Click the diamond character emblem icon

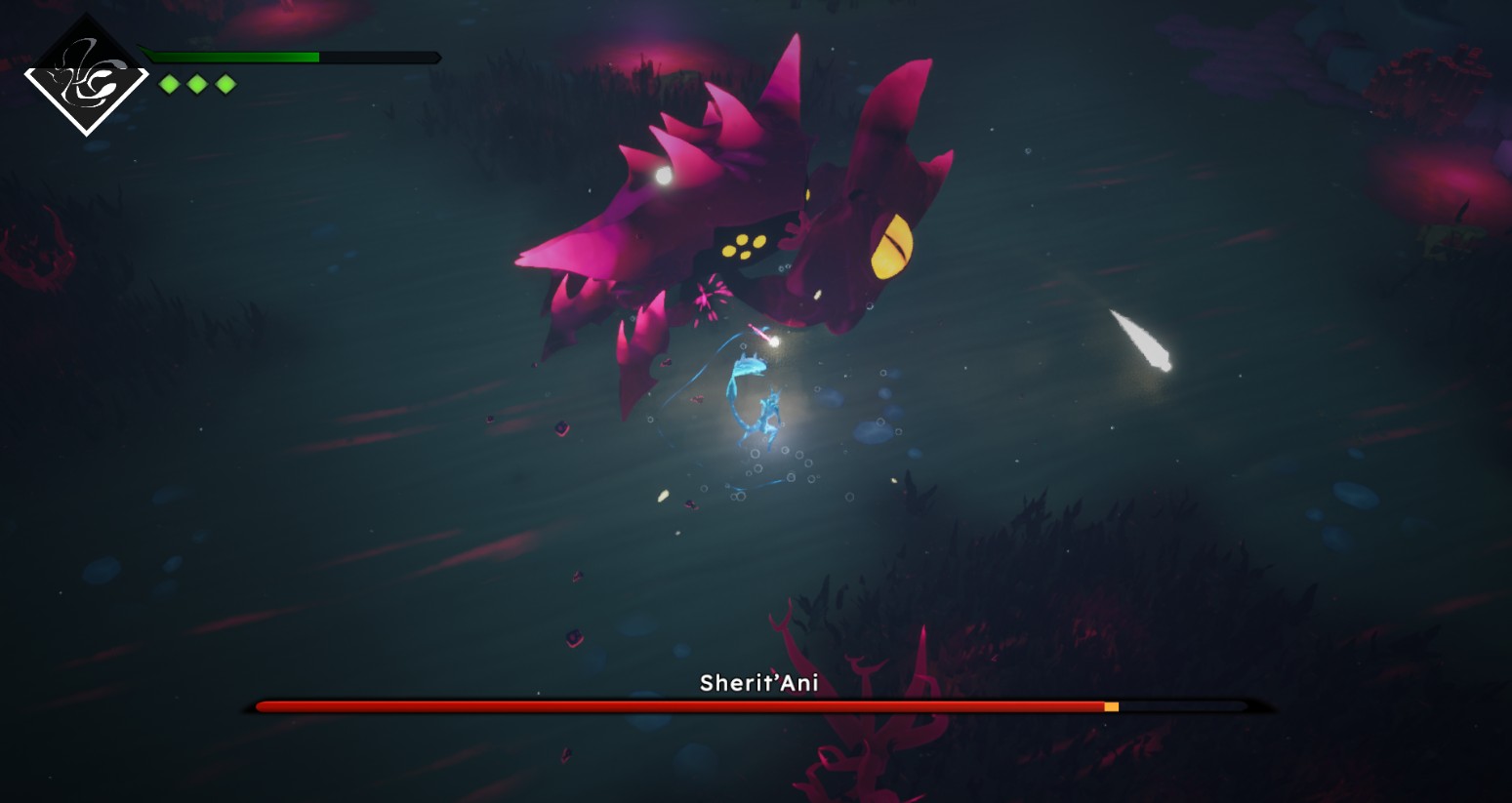click(86, 76)
